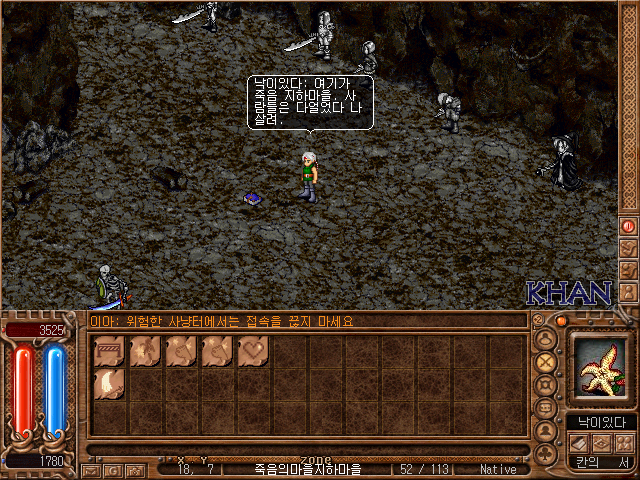
Task: Open the book icon under the portrait
Action: (578, 443)
